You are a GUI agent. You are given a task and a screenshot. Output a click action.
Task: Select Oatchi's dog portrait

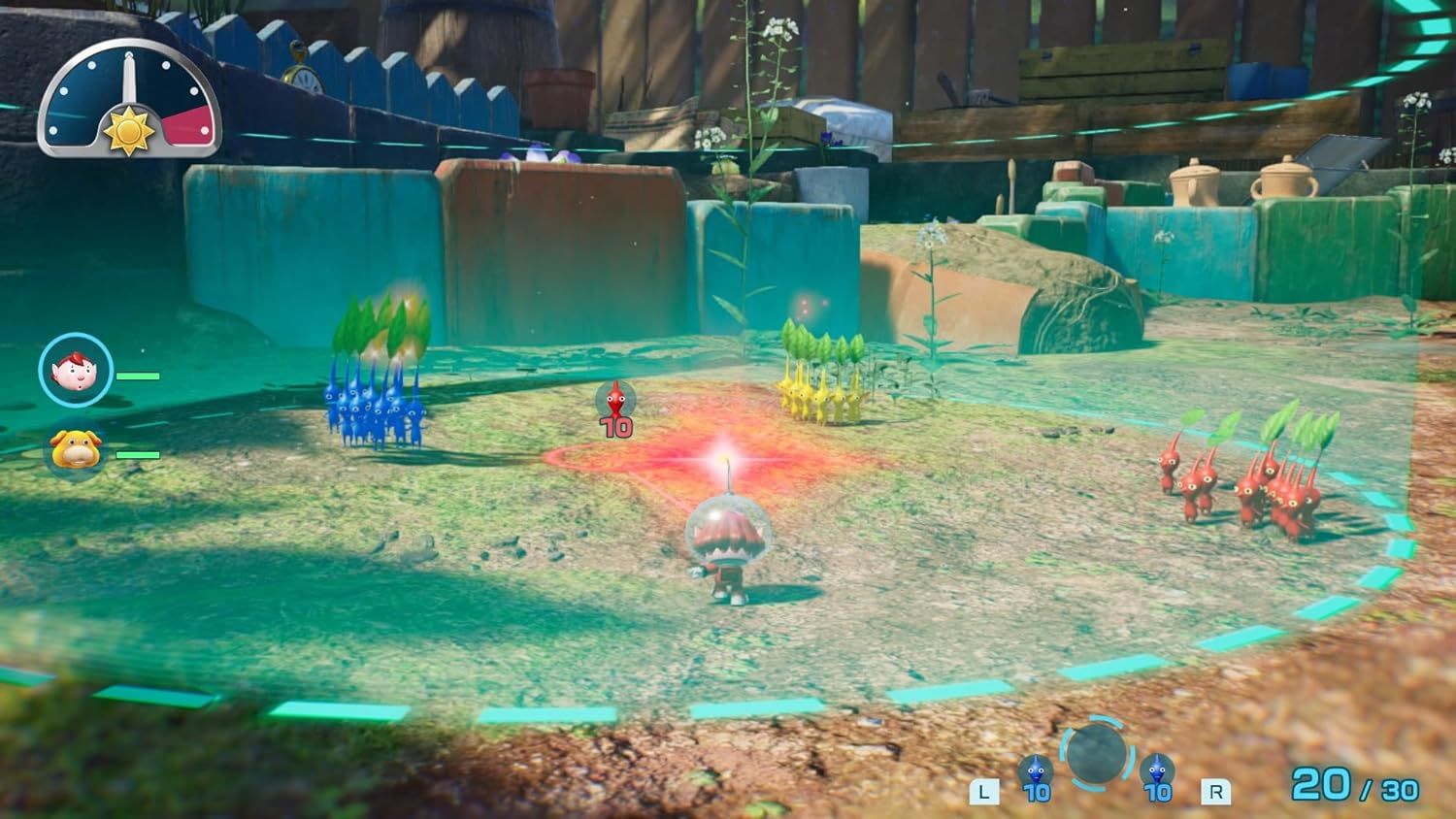[x=75, y=451]
